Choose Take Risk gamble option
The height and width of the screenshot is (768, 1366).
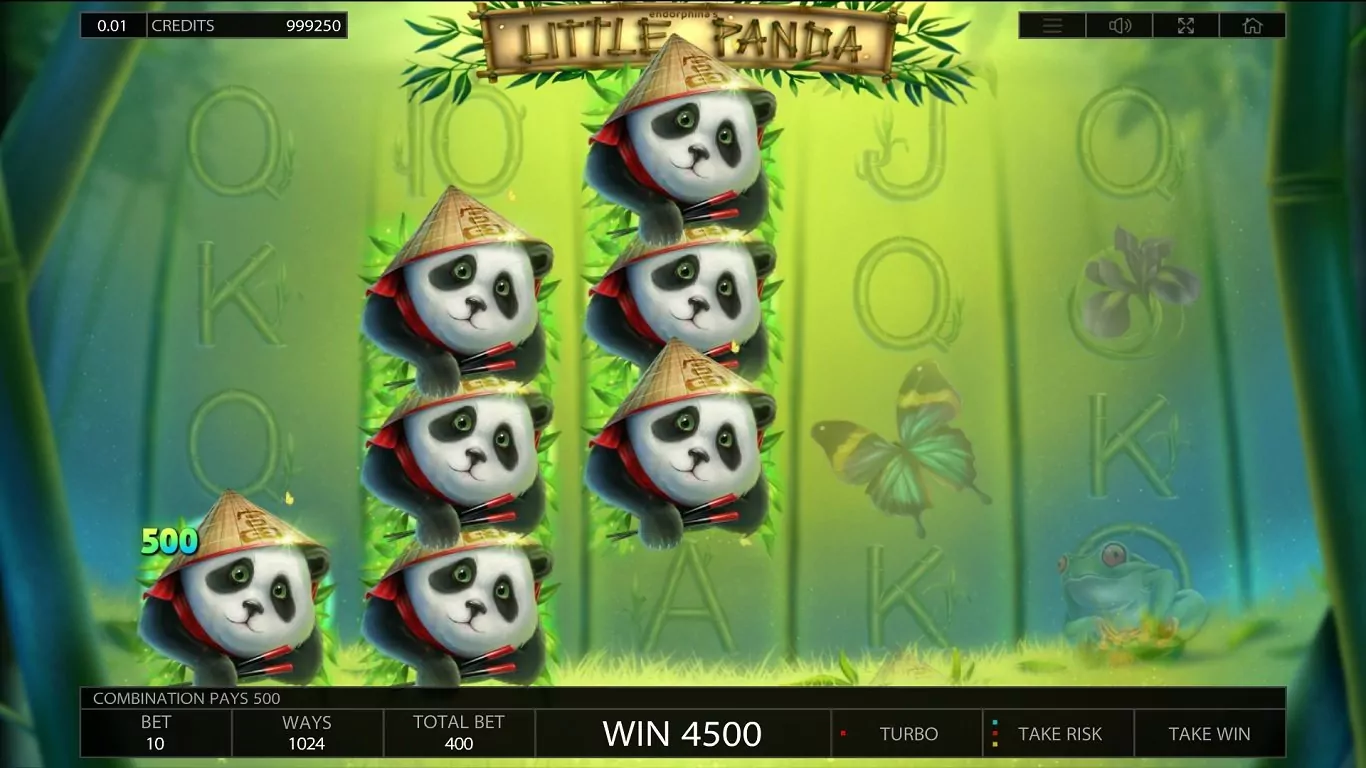[x=1059, y=734]
